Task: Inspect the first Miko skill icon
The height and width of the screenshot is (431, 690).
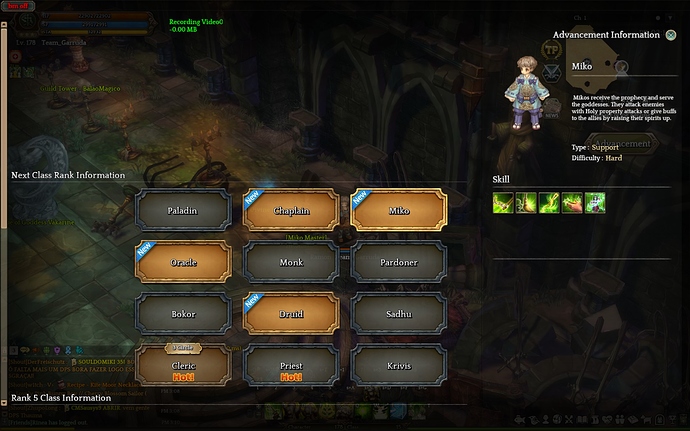Action: (502, 202)
